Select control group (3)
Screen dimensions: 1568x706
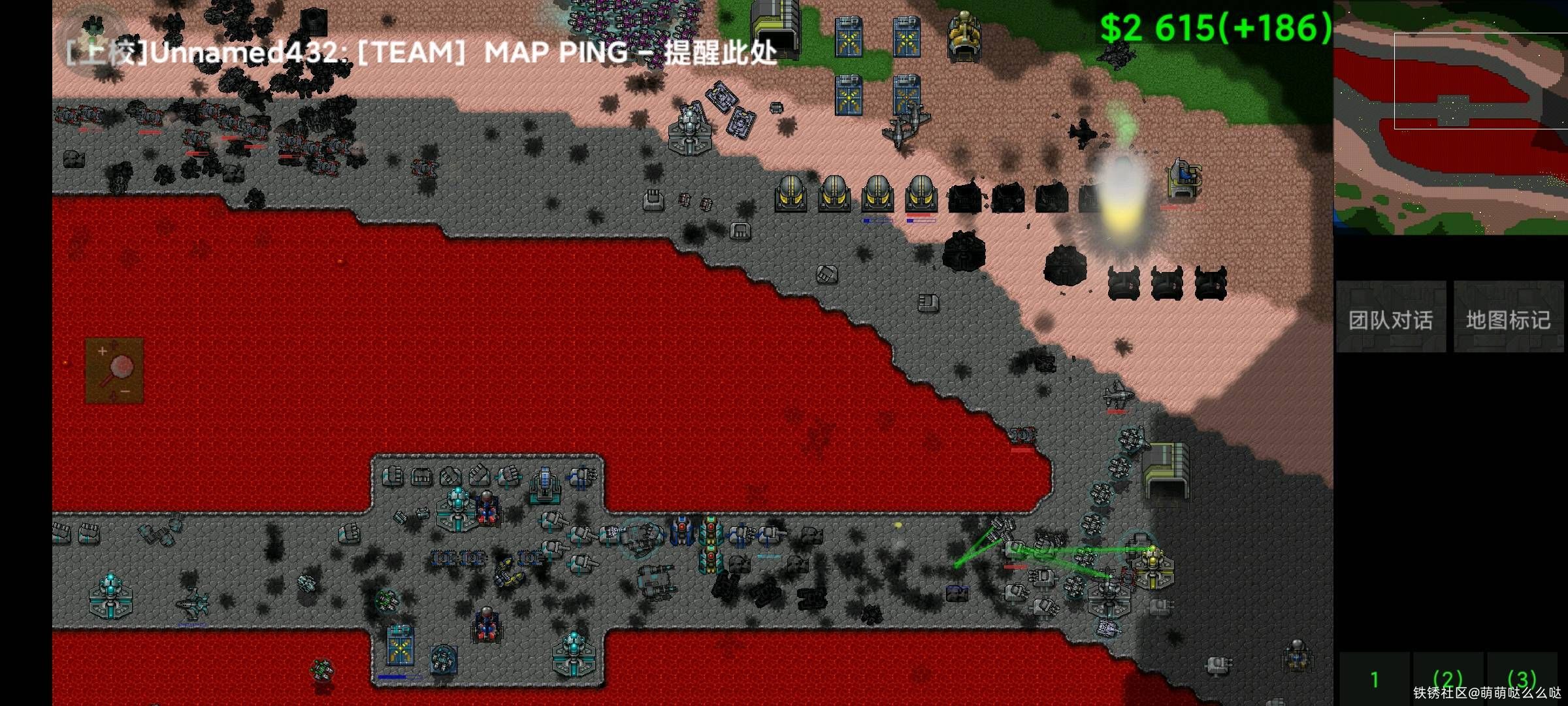[x=1522, y=680]
